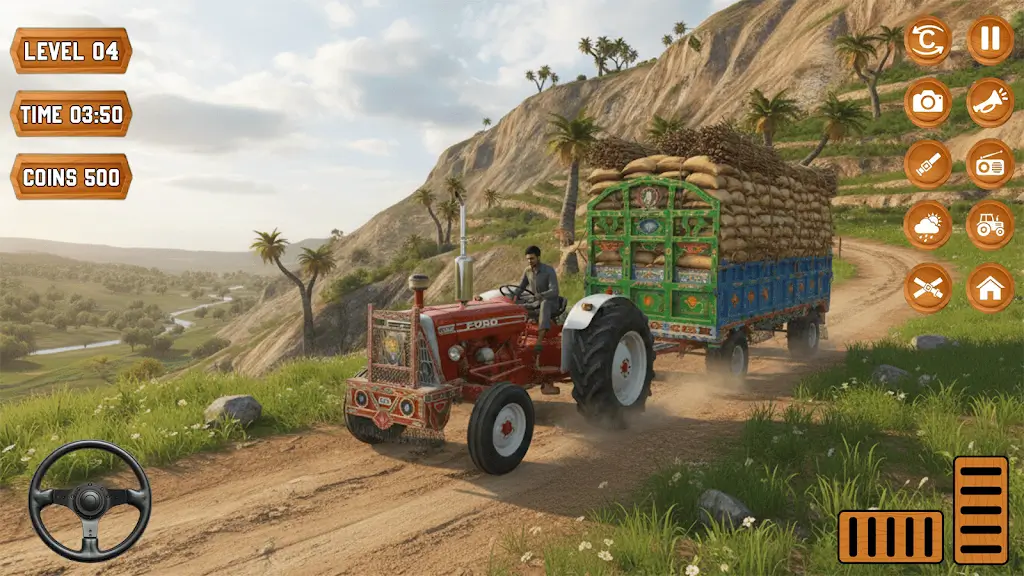Tap the circular arrows reset icon

click(x=928, y=41)
